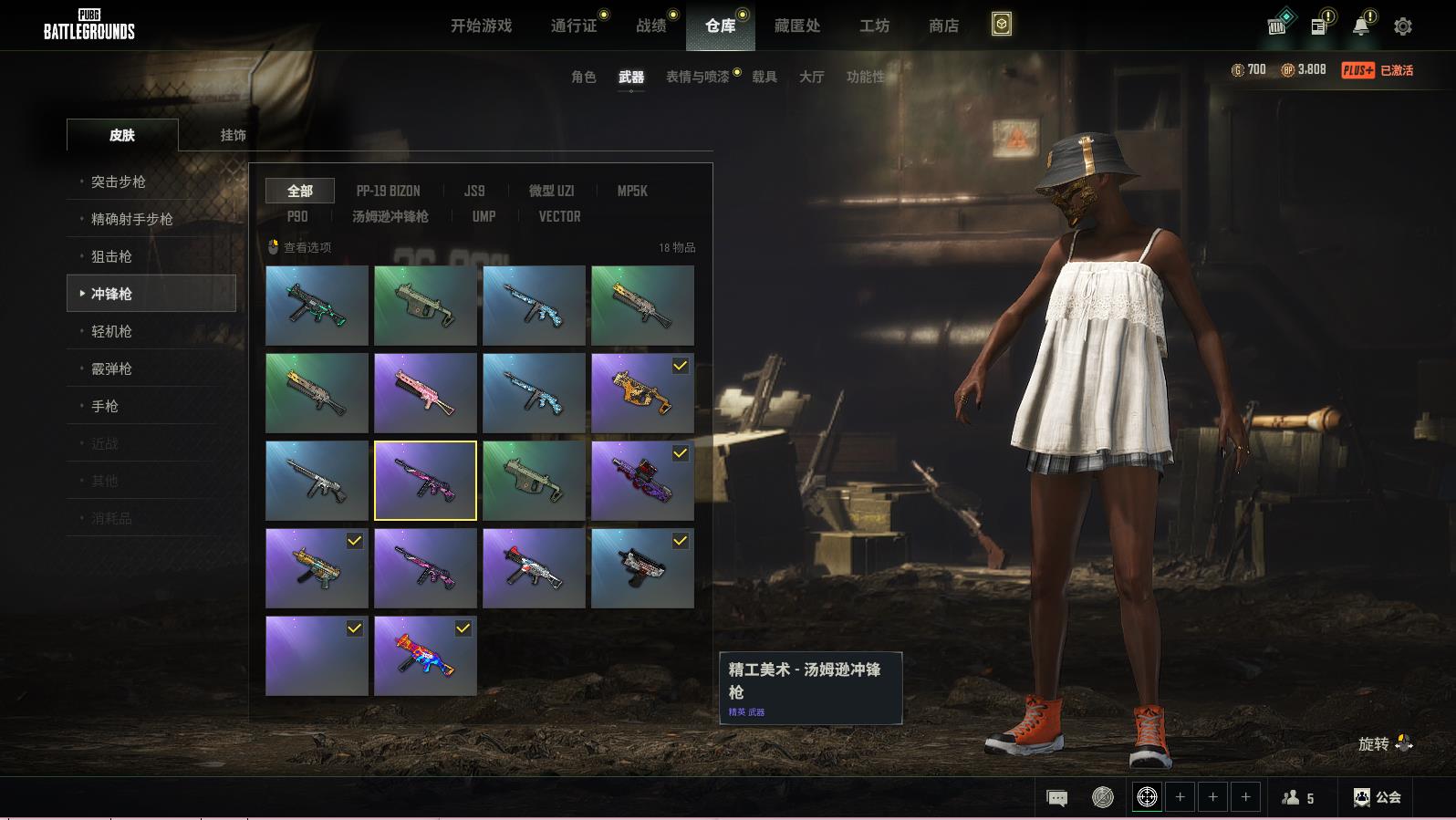This screenshot has width=1456, height=820.
Task: Filter skins by PP-19 BIZON
Action: click(388, 191)
